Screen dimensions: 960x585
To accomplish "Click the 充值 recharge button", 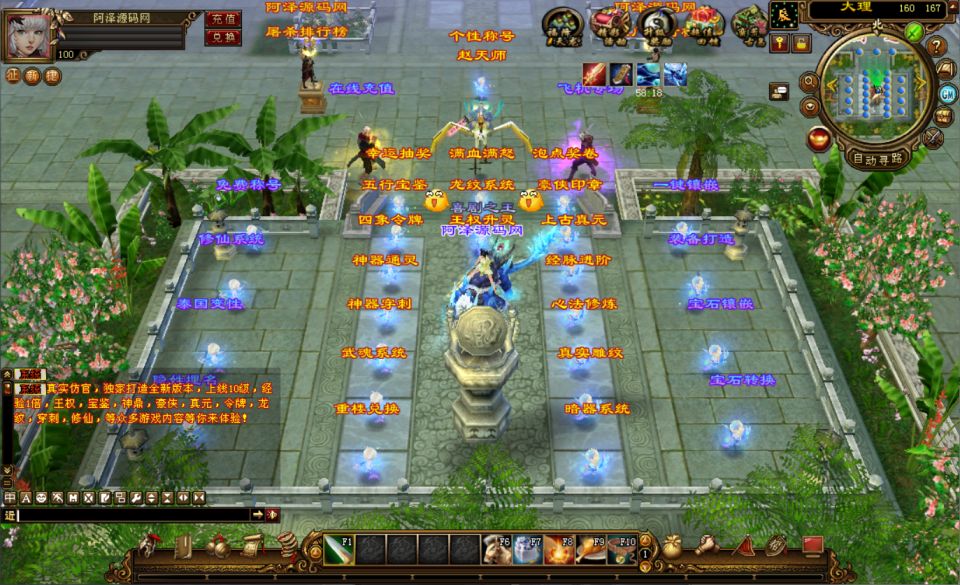I will tap(222, 19).
